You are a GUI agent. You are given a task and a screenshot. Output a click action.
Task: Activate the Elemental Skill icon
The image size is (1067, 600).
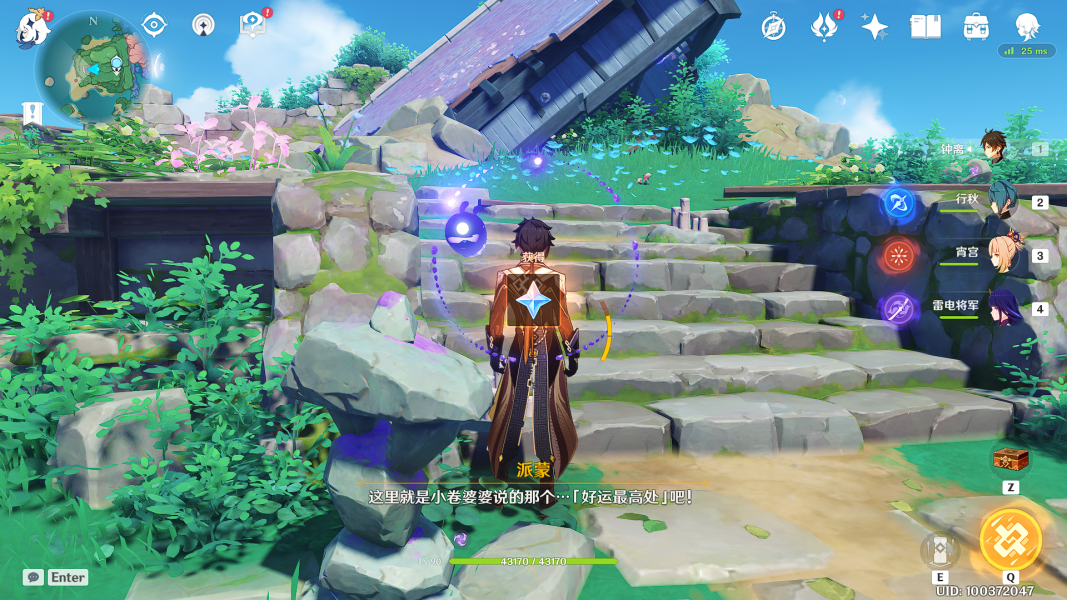[940, 549]
